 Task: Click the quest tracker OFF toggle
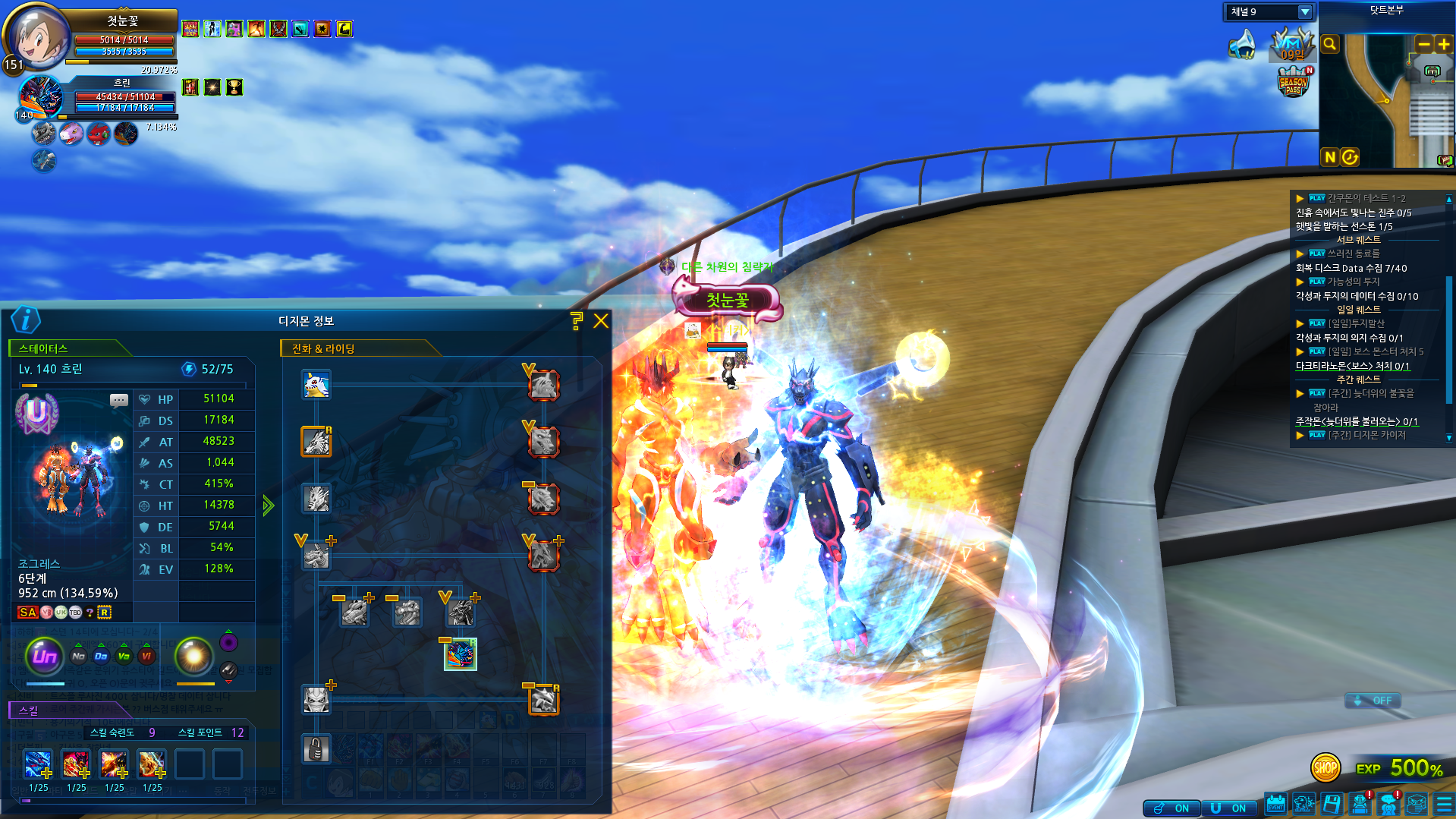click(1373, 701)
